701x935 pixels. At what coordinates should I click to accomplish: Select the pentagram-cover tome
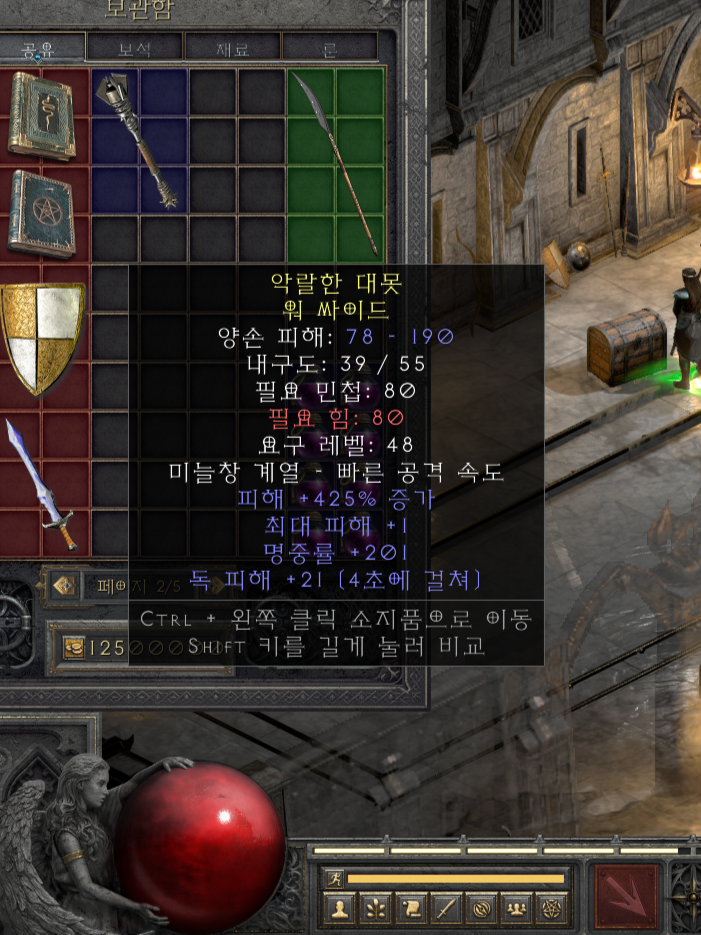point(41,213)
